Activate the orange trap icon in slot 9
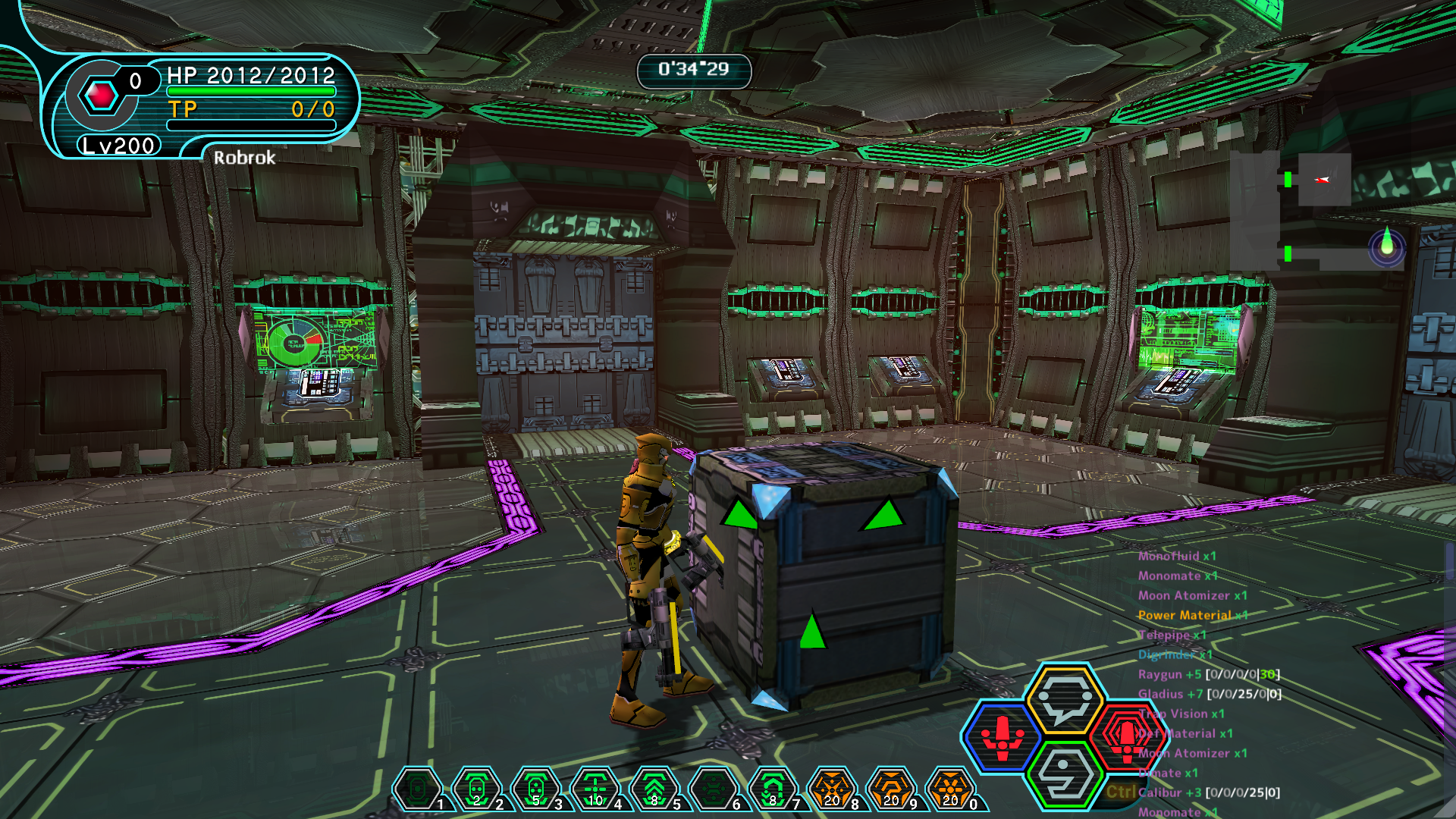This screenshot has width=1456, height=819. click(891, 789)
